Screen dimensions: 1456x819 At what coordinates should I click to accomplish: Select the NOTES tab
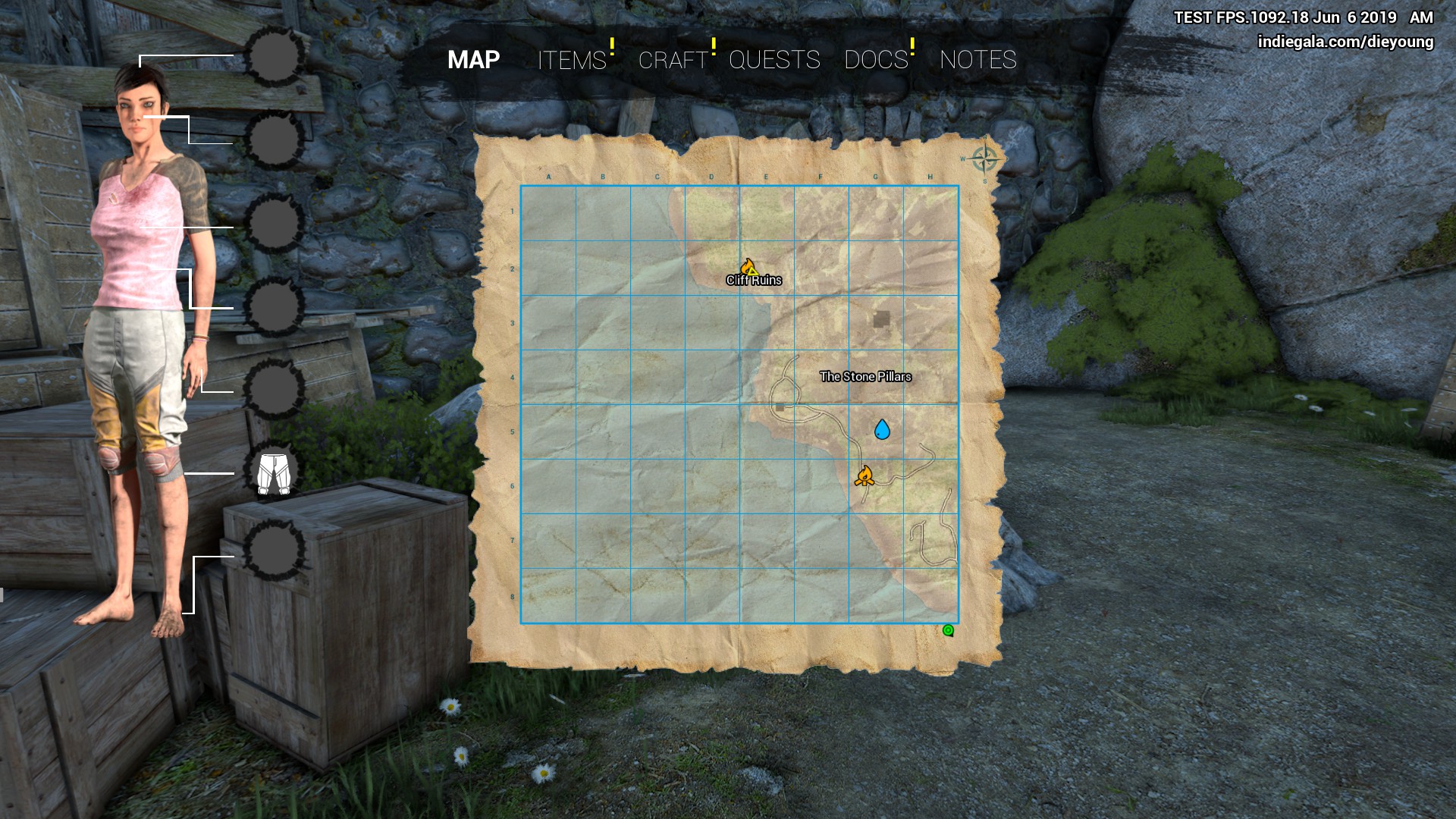(977, 60)
